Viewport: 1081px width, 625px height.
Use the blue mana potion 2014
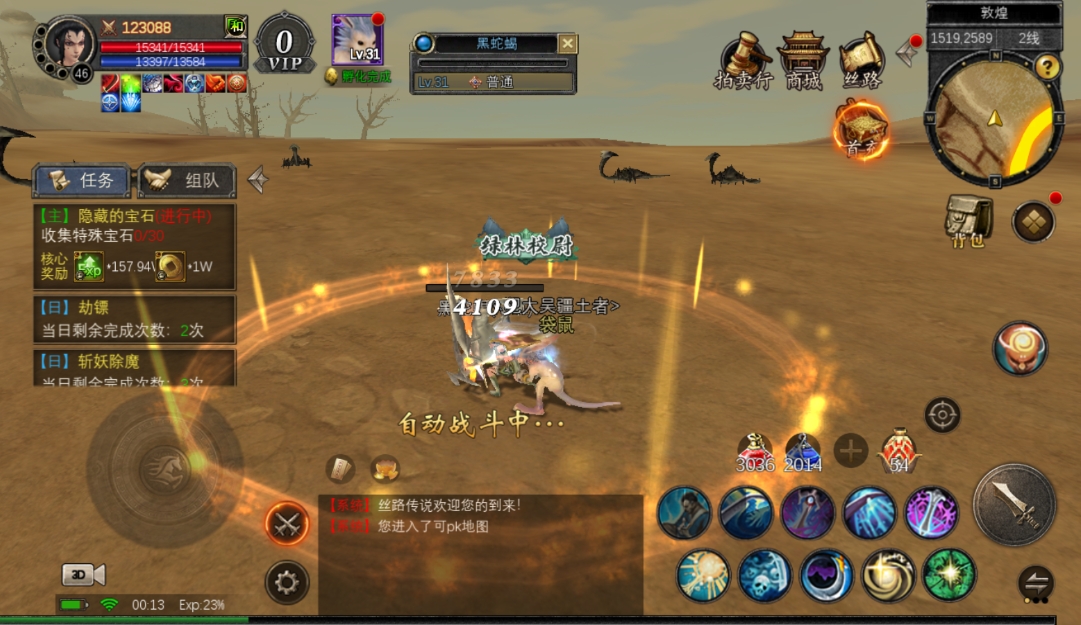tap(802, 452)
